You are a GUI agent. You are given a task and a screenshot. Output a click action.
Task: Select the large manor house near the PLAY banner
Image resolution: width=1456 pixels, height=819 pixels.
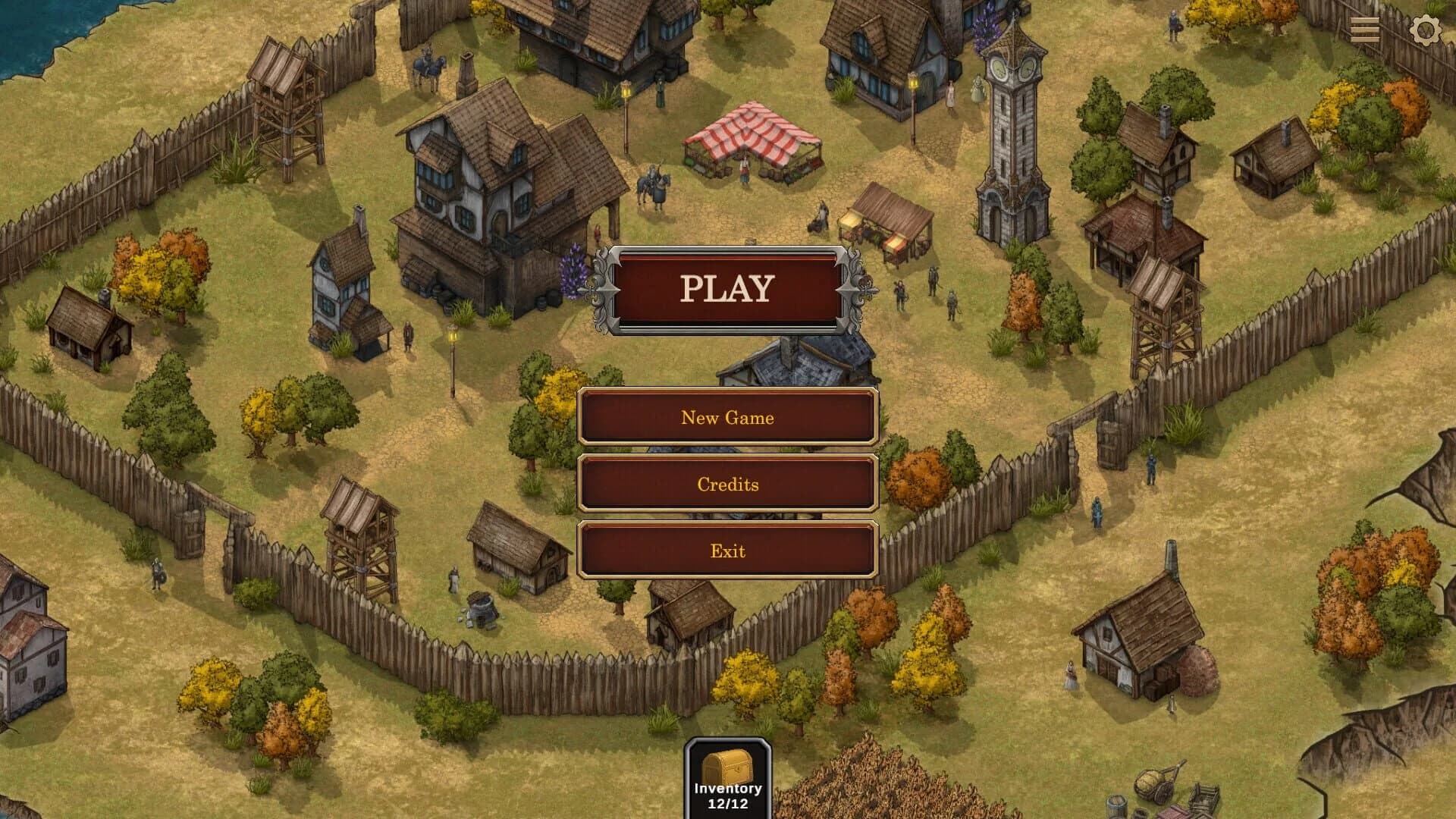tap(493, 197)
